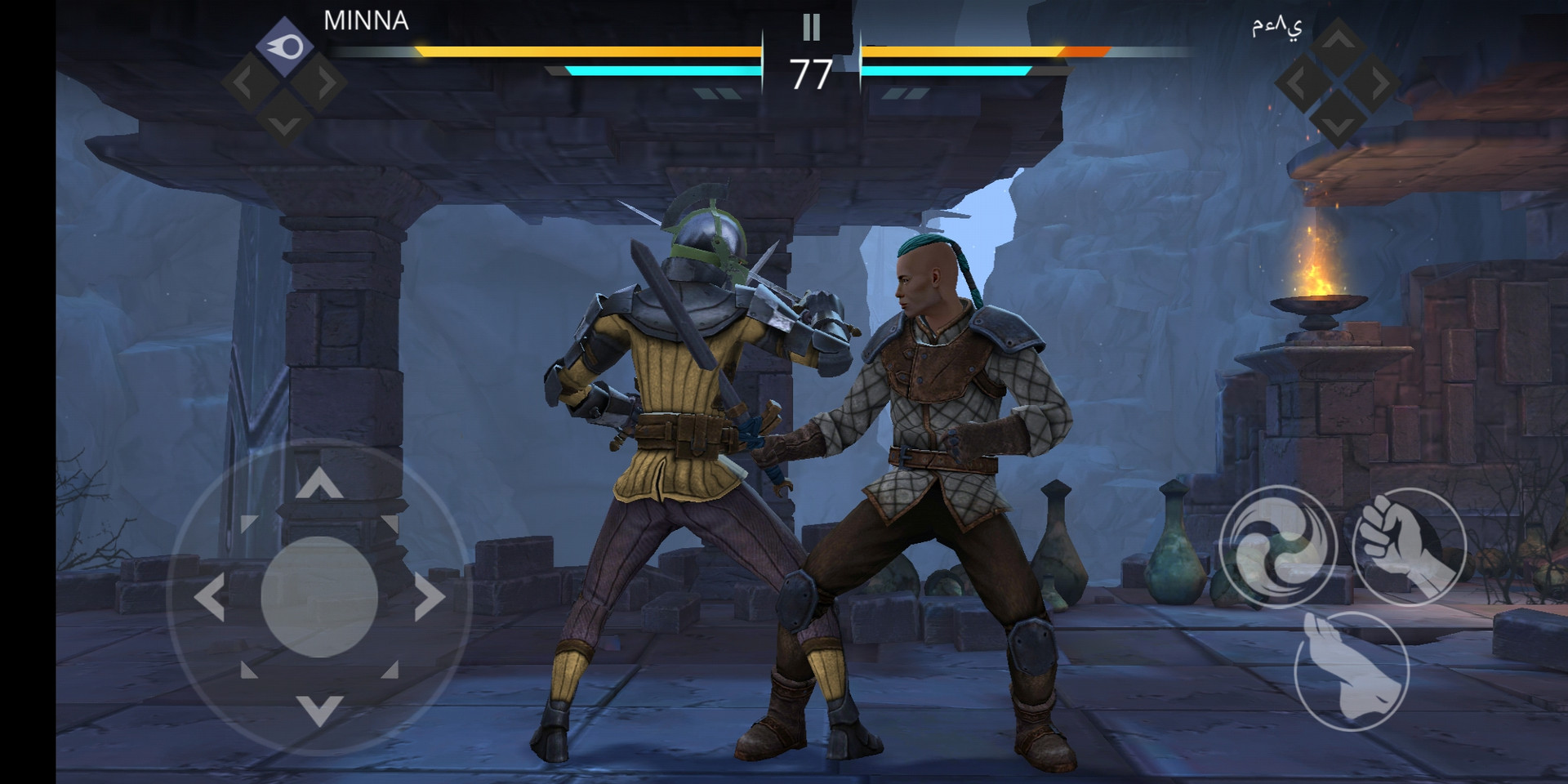Screen dimensions: 1568x784
Task: Click the joystick's right arrow
Action: click(x=430, y=597)
